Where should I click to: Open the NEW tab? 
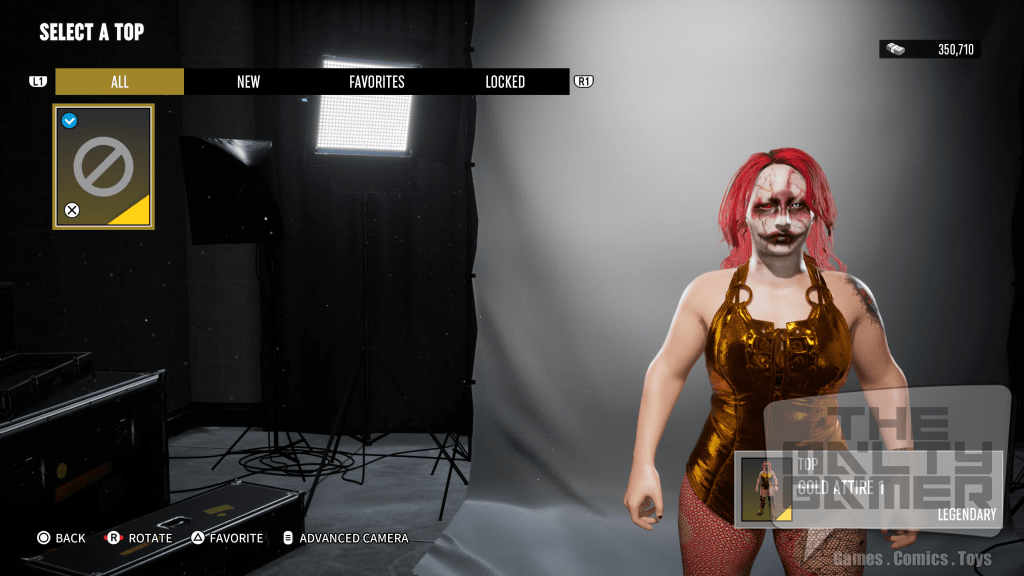[248, 82]
